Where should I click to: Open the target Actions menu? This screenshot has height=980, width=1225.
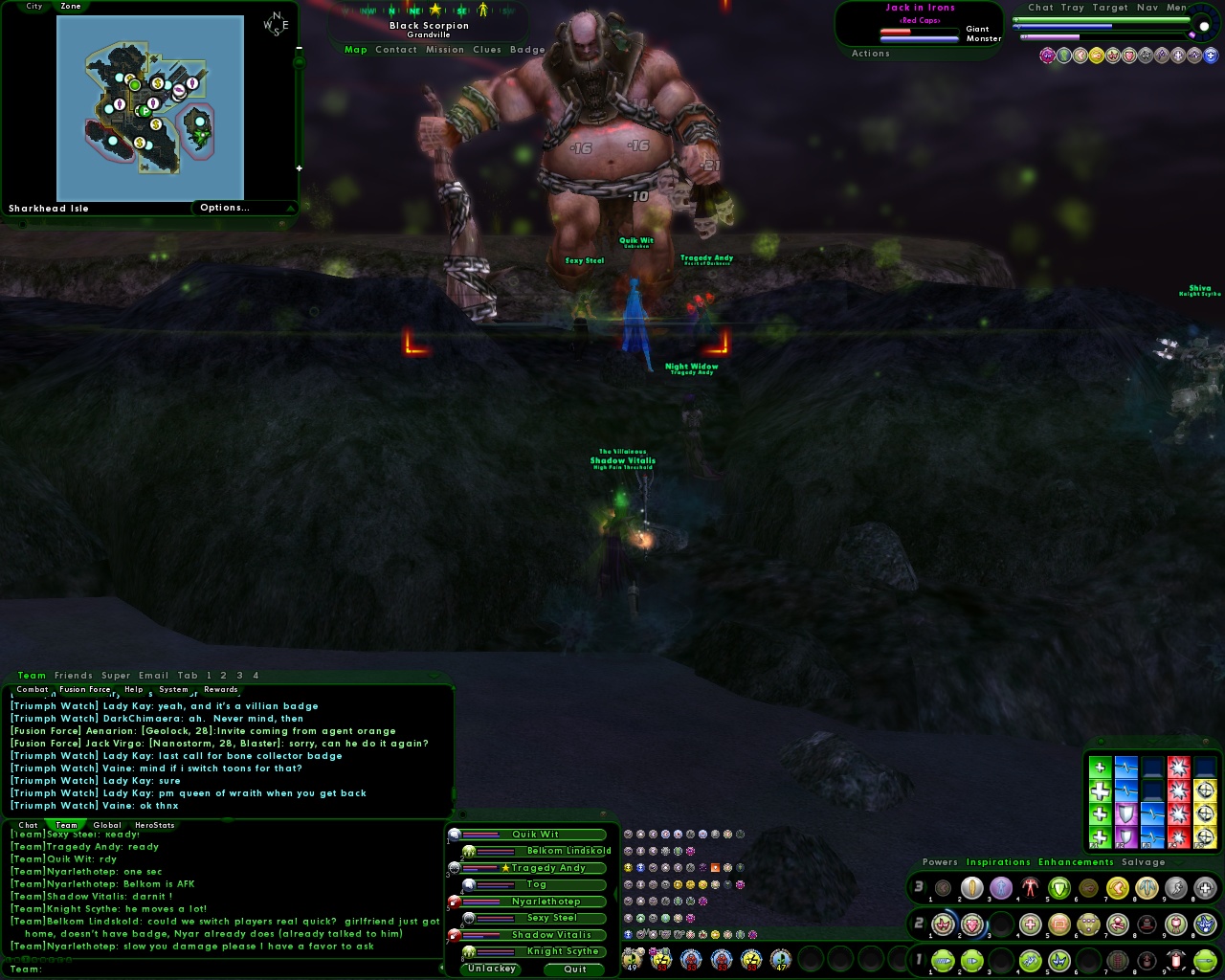pos(871,54)
